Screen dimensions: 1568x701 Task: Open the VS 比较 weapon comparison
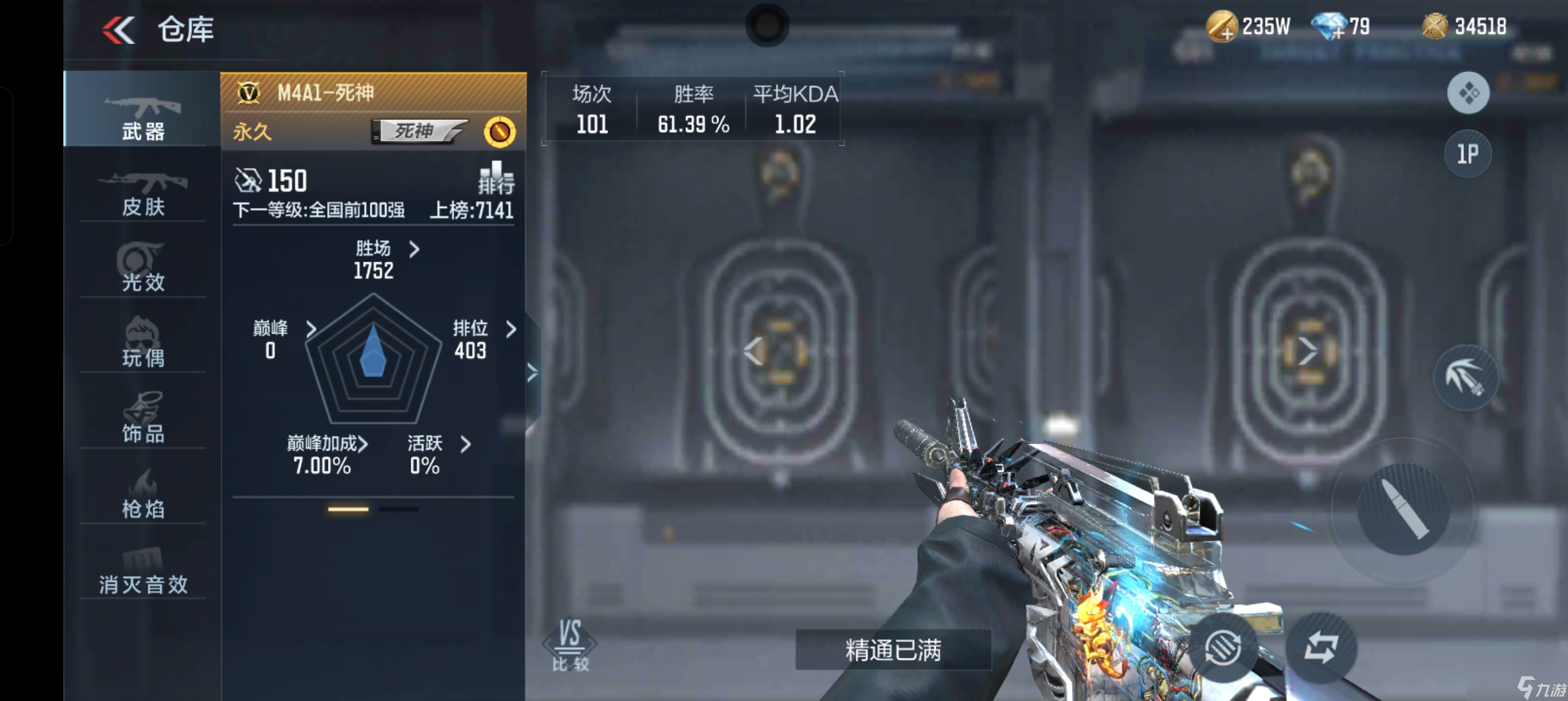[570, 645]
